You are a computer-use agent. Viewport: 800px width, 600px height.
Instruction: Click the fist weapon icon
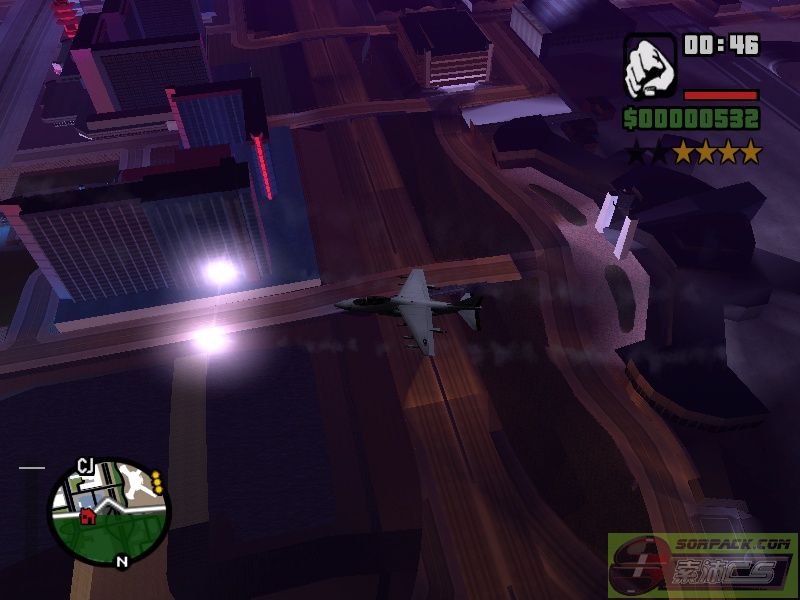650,67
